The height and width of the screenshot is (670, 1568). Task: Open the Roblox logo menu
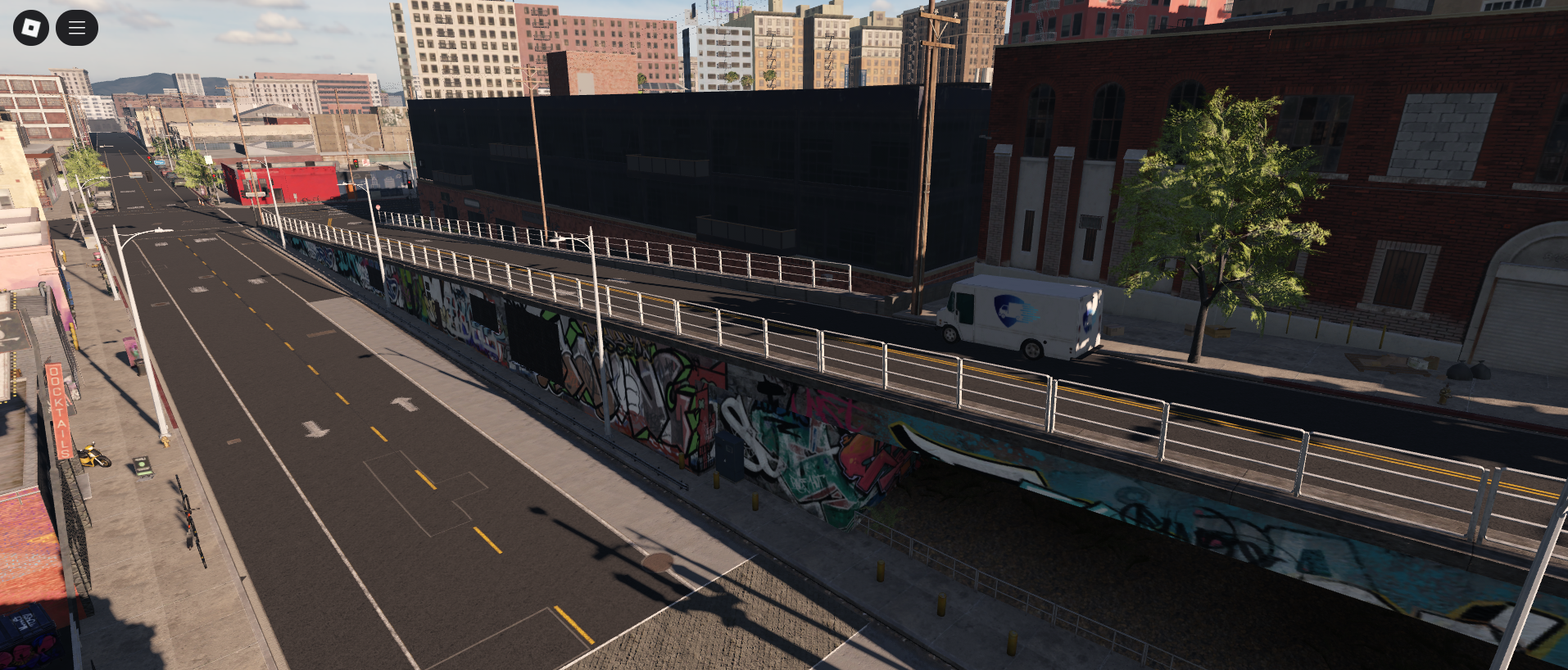(31, 28)
